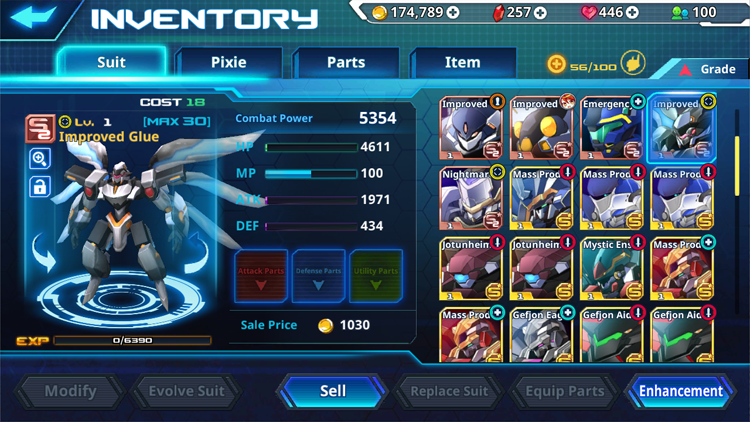Viewport: 750px width, 422px height.
Task: Open the Parts tab
Action: [x=346, y=62]
